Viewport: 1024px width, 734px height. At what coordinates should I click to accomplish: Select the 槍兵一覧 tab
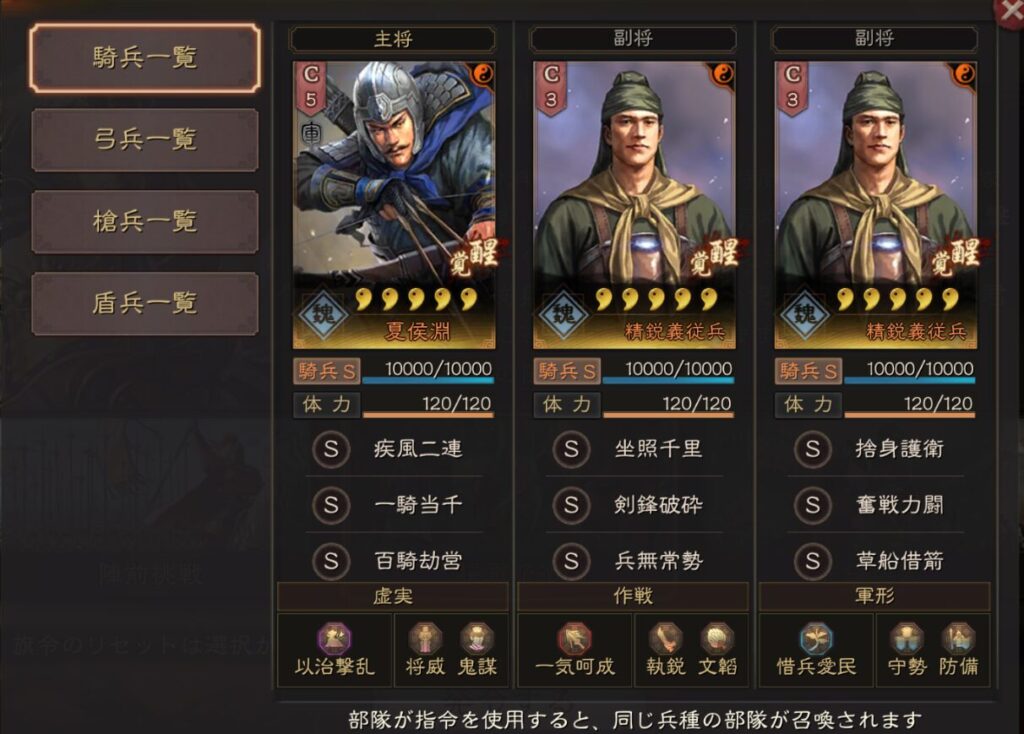[x=145, y=221]
